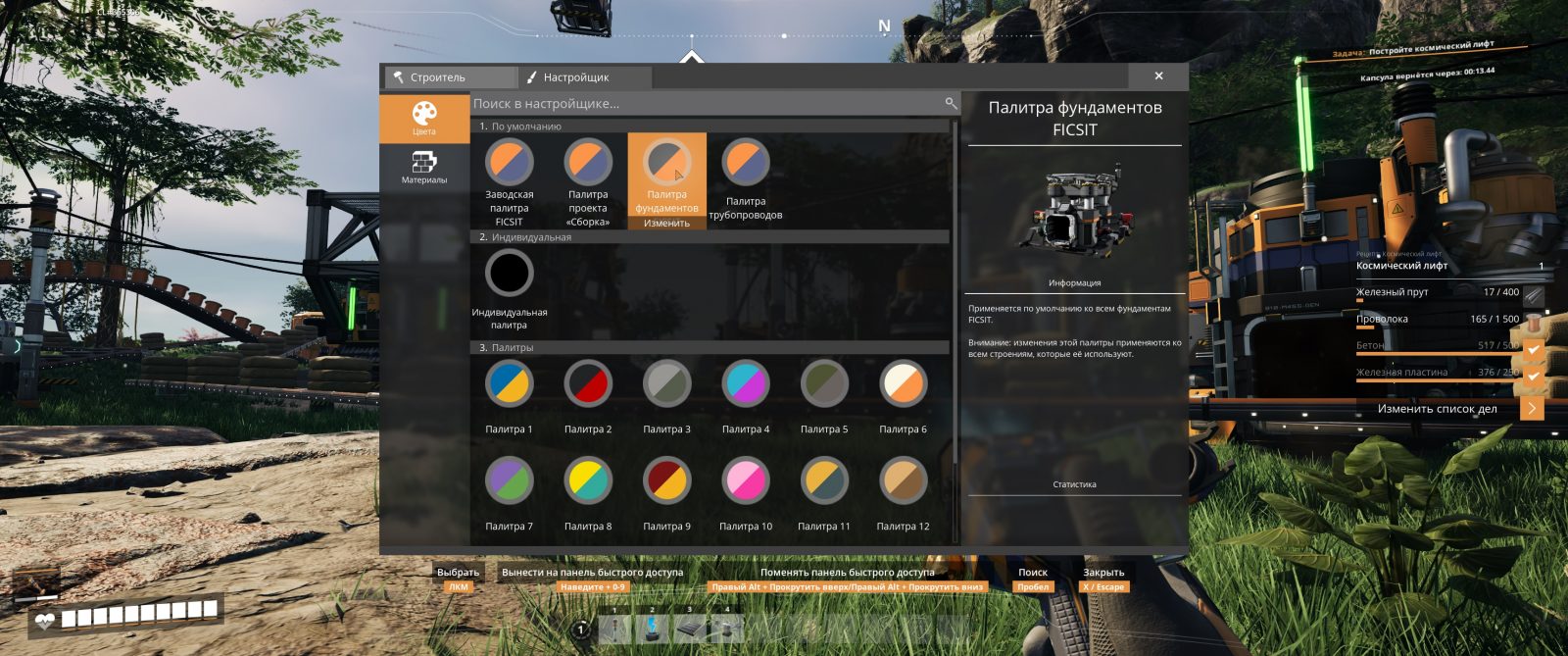
Task: Select Палитра 2 black-red swatch
Action: pyautogui.click(x=588, y=384)
